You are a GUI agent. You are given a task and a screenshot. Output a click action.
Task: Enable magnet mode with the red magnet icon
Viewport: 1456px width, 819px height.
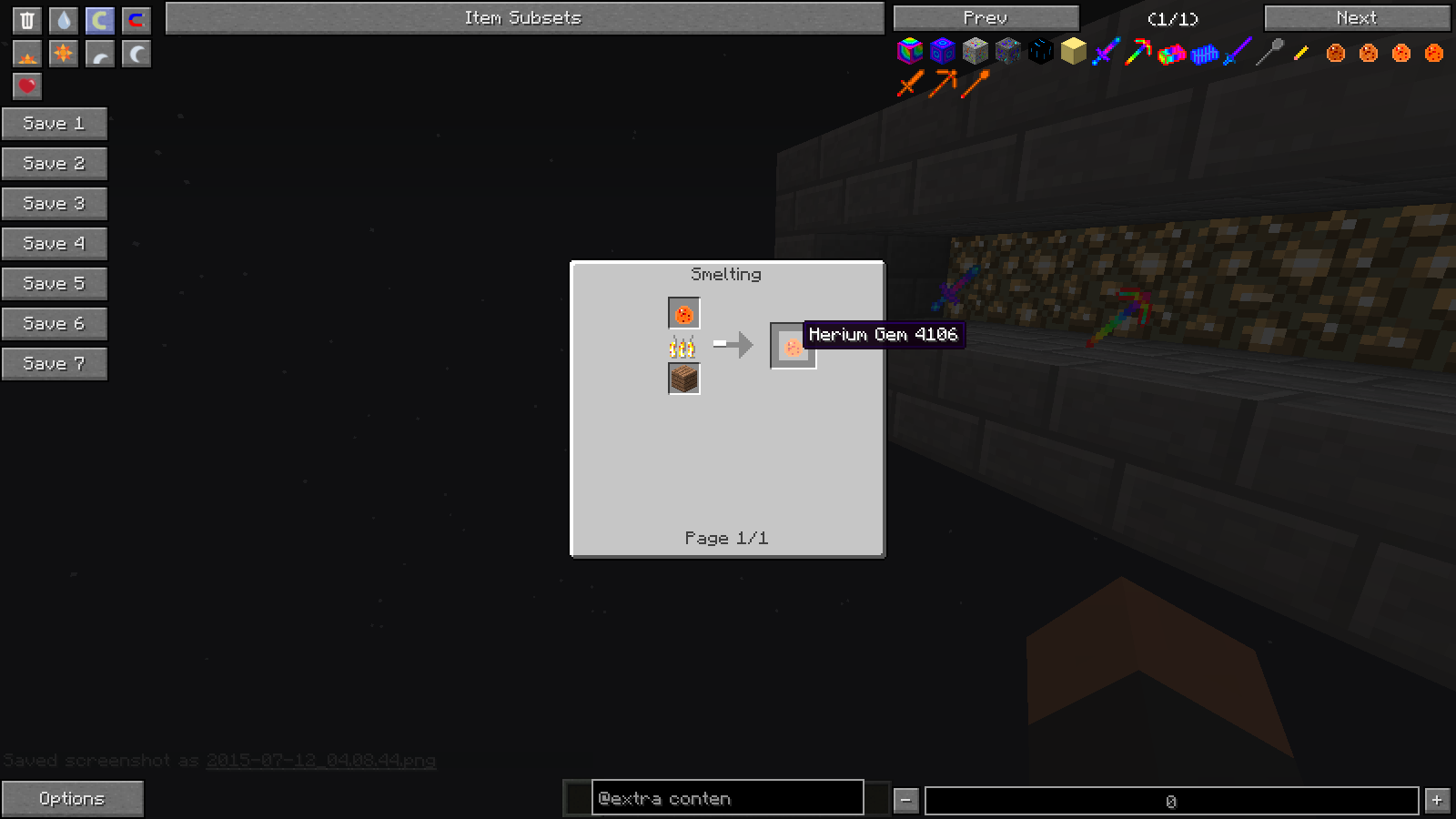136,20
